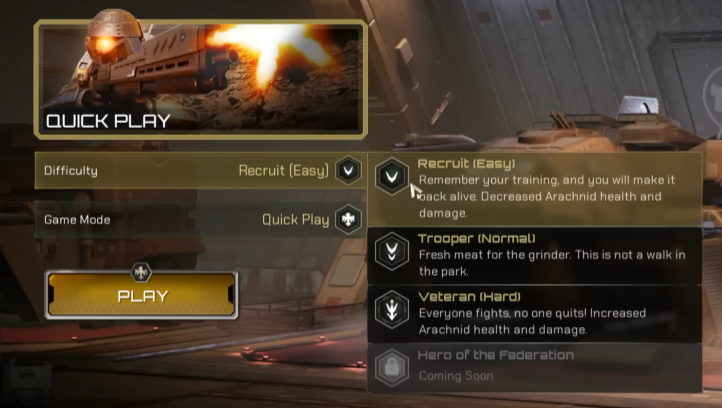Screen dimensions: 722x408
Task: Open the Difficulty dropdown row
Action: [x=200, y=171]
